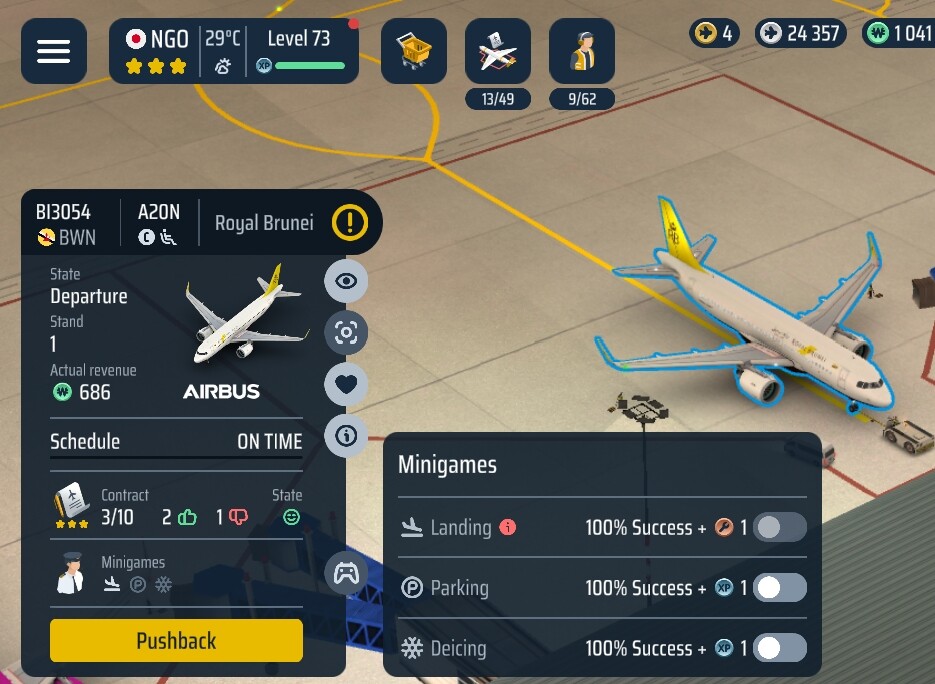Toggle the Landing minigame switch
This screenshot has height=684, width=935.
[x=779, y=527]
